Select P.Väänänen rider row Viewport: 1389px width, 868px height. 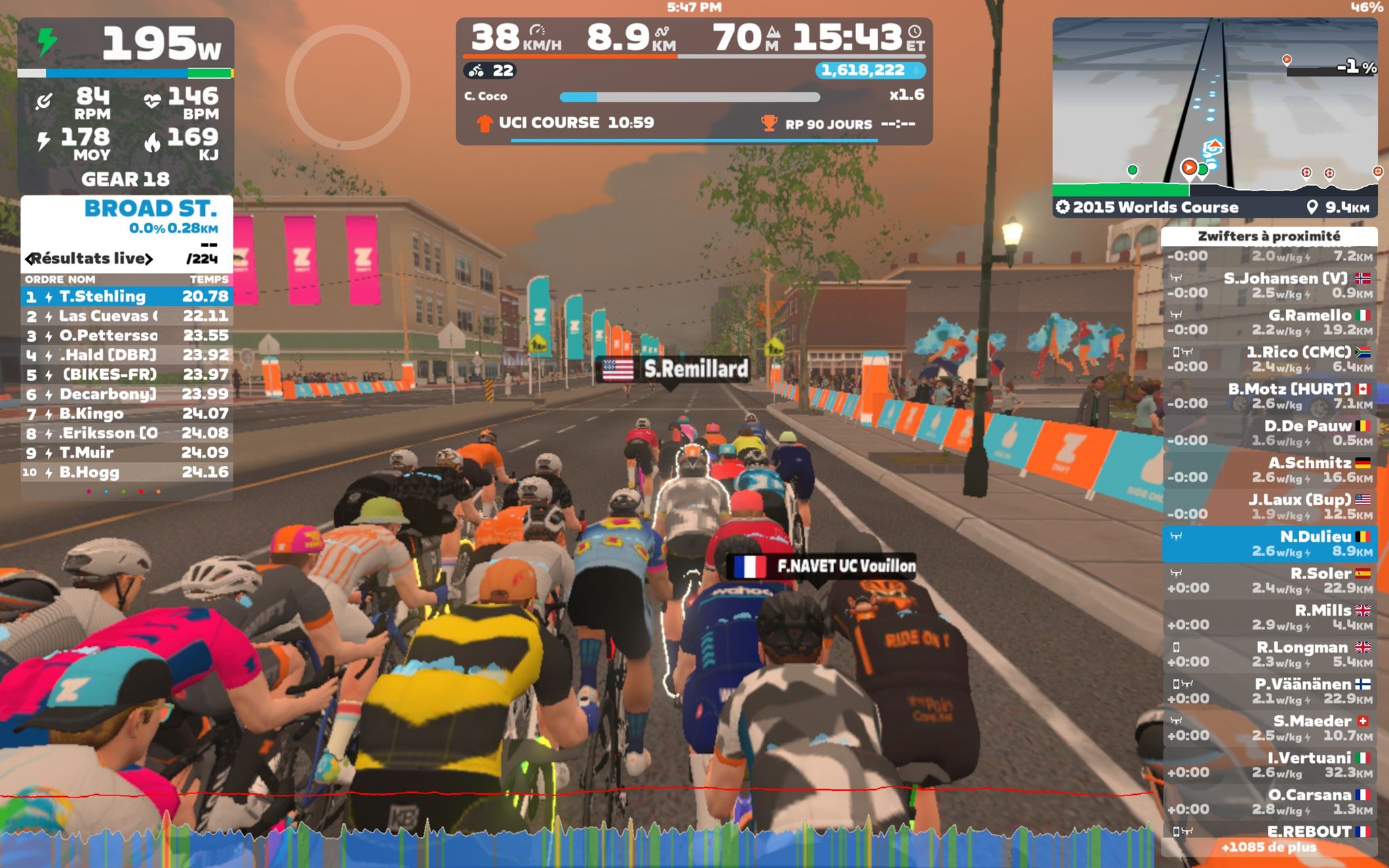pos(1269,691)
